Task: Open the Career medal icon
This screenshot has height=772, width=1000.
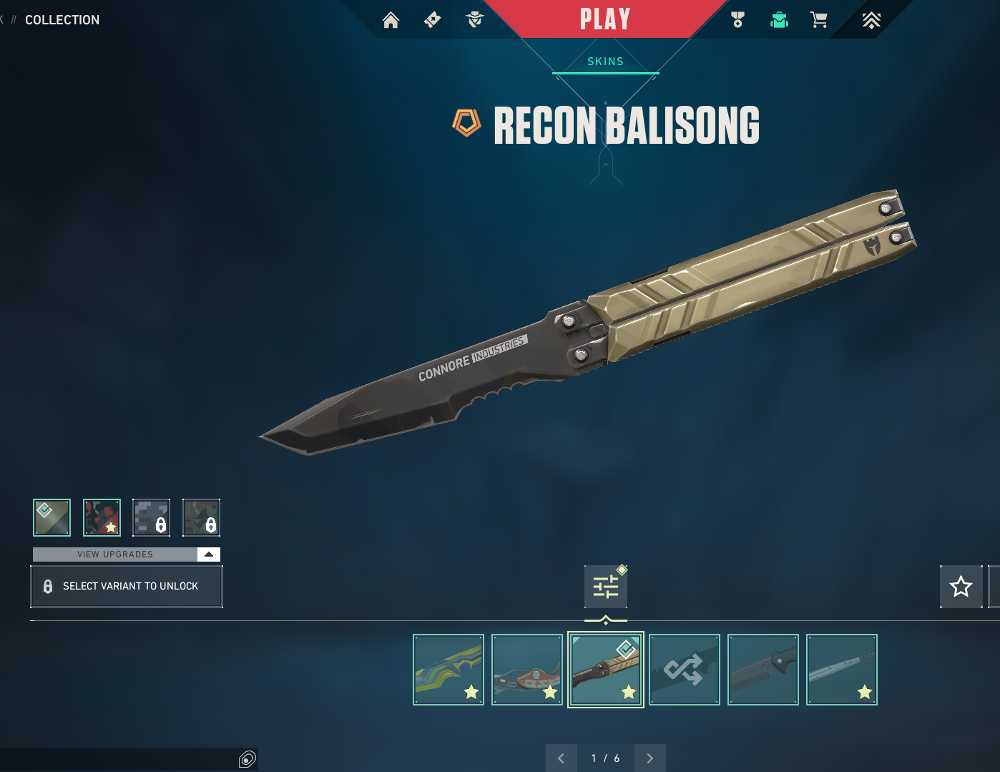Action: [x=738, y=20]
